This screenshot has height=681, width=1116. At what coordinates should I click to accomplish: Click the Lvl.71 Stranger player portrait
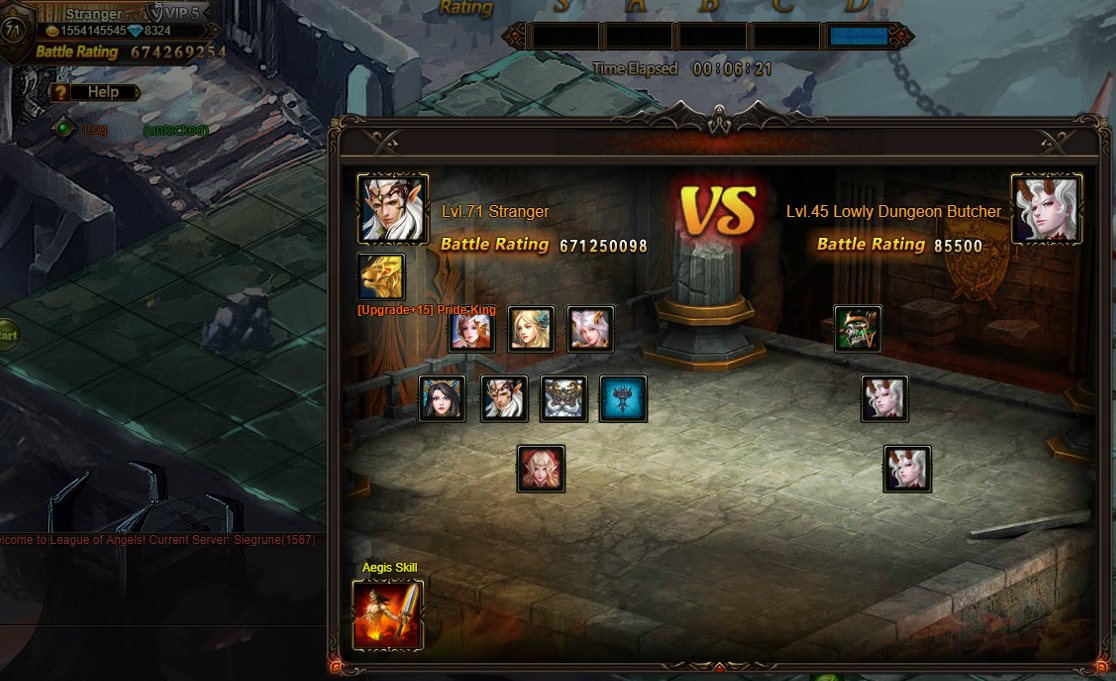(393, 209)
